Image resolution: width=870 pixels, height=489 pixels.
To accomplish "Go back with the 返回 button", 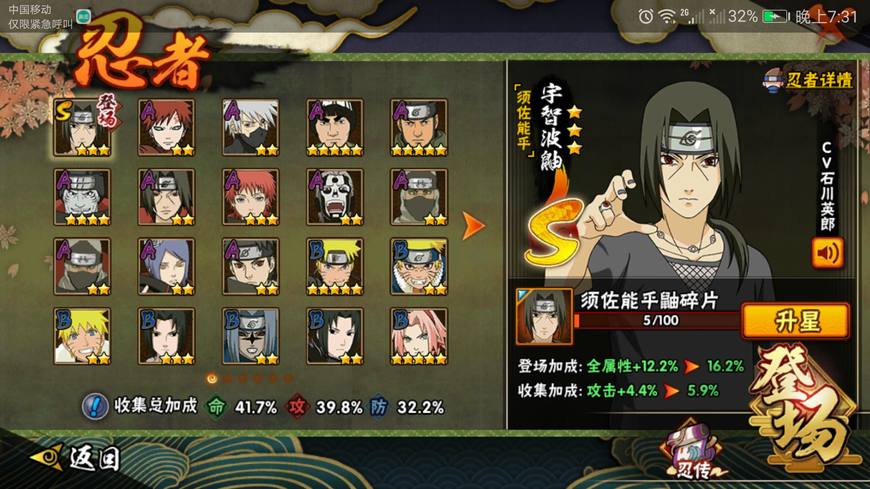I will (x=78, y=458).
